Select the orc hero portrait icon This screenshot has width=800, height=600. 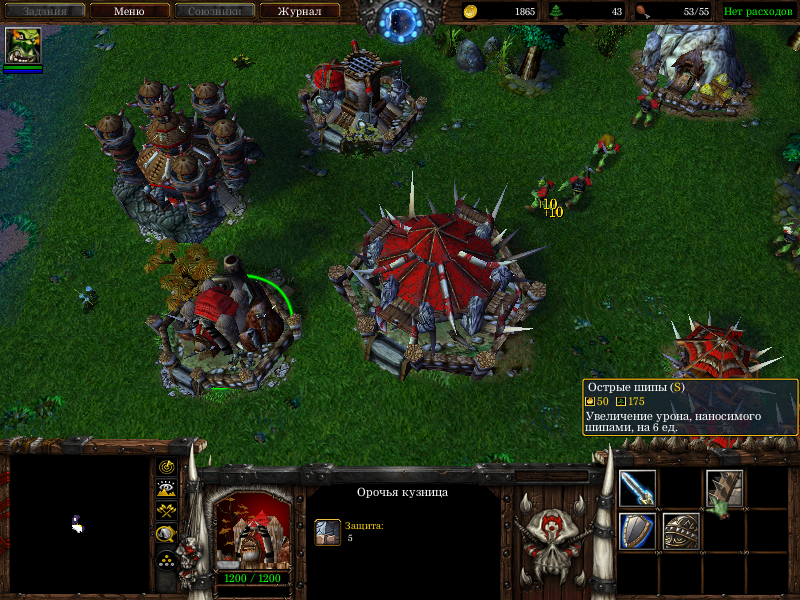(23, 47)
